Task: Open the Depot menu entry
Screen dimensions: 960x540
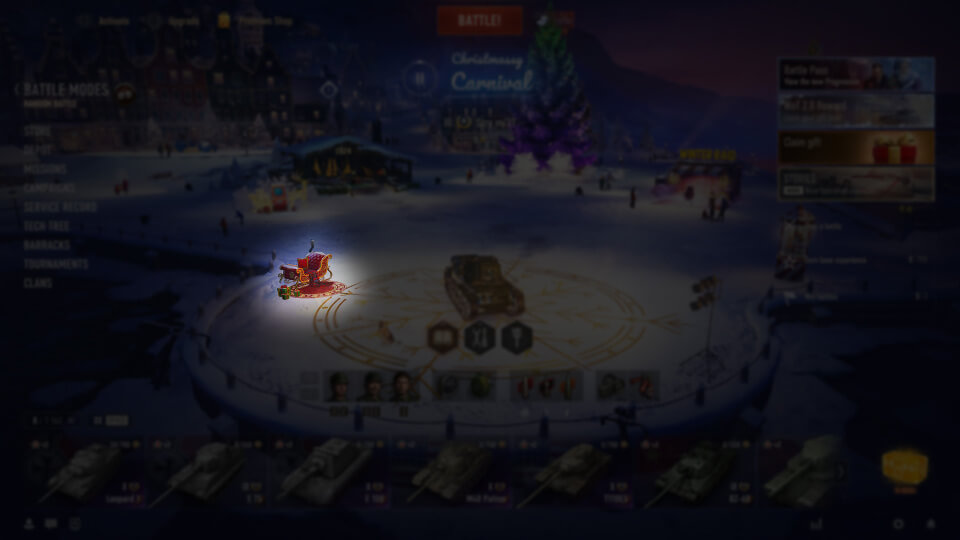Action: click(38, 150)
